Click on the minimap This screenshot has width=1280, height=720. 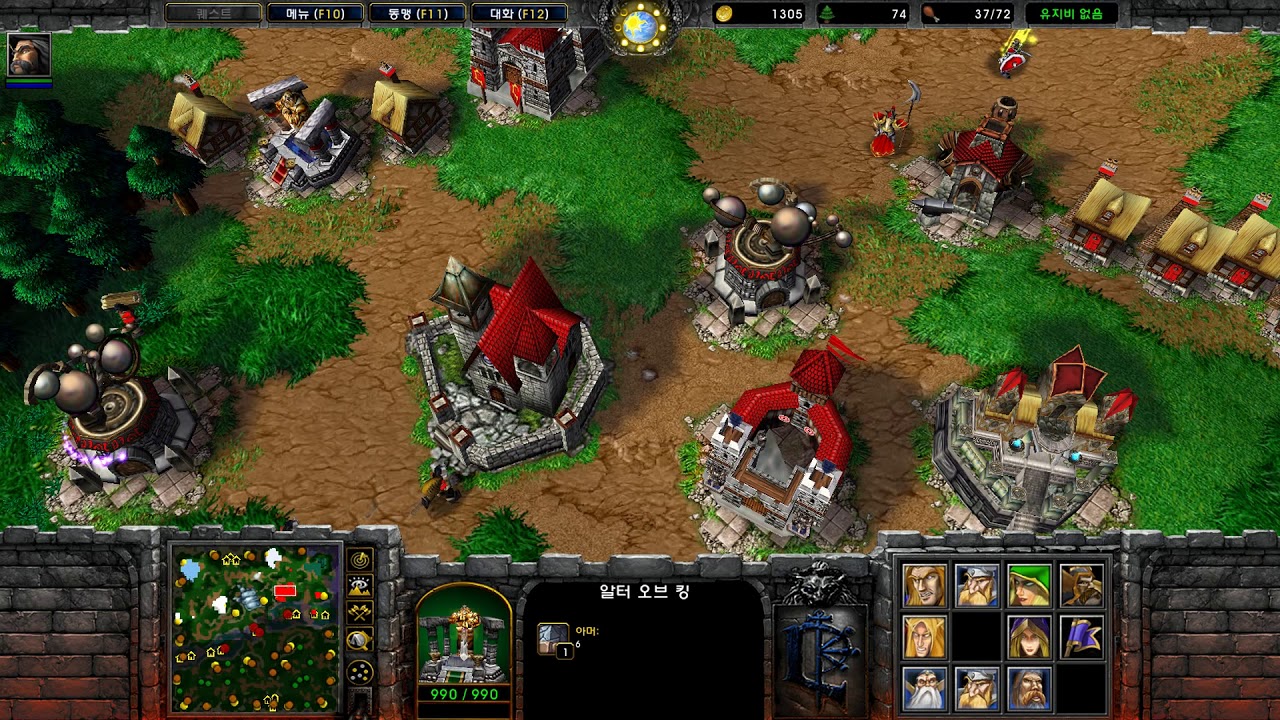pos(255,627)
